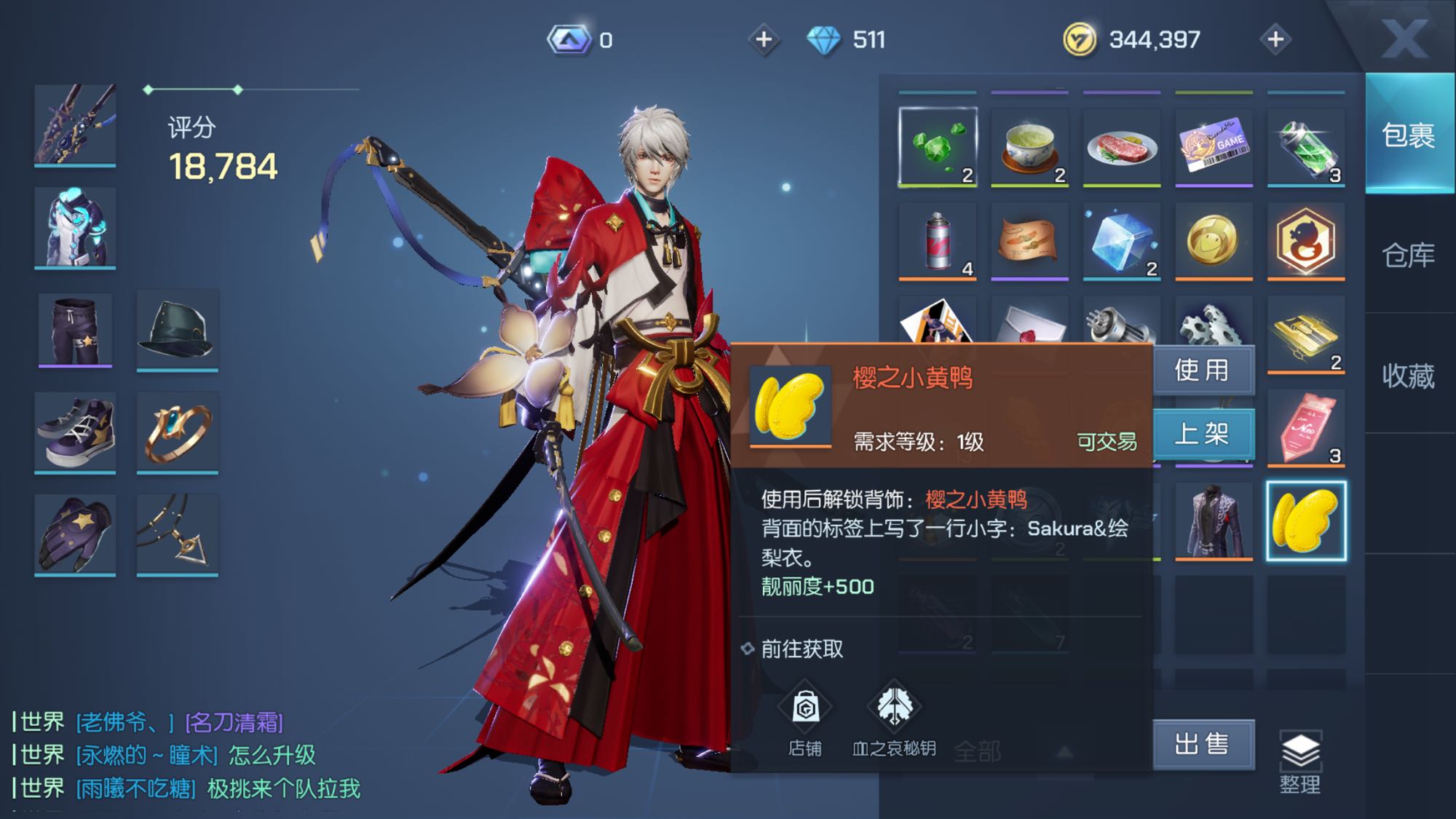The height and width of the screenshot is (819, 1456).
Task: Open the 收藏 tab
Action: [x=1408, y=376]
